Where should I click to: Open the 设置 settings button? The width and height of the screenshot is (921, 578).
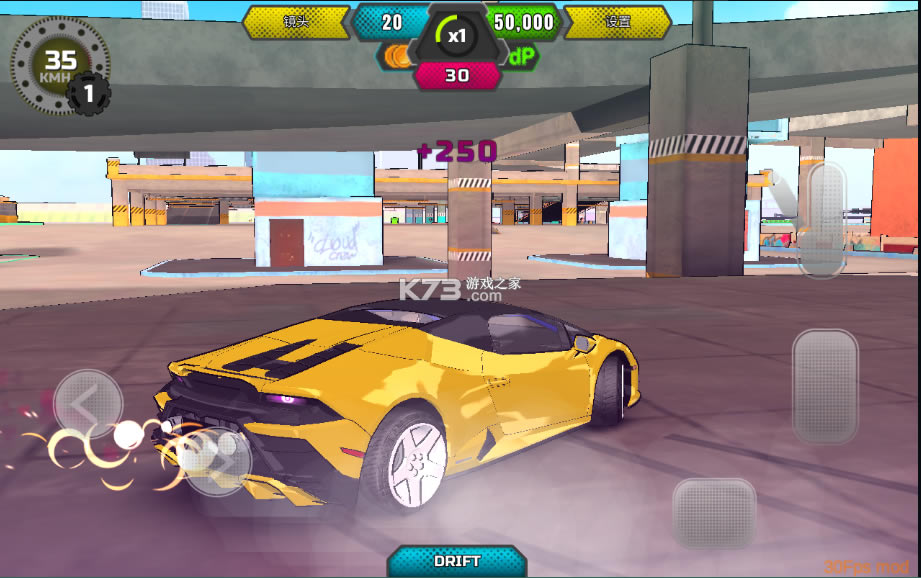(x=617, y=21)
